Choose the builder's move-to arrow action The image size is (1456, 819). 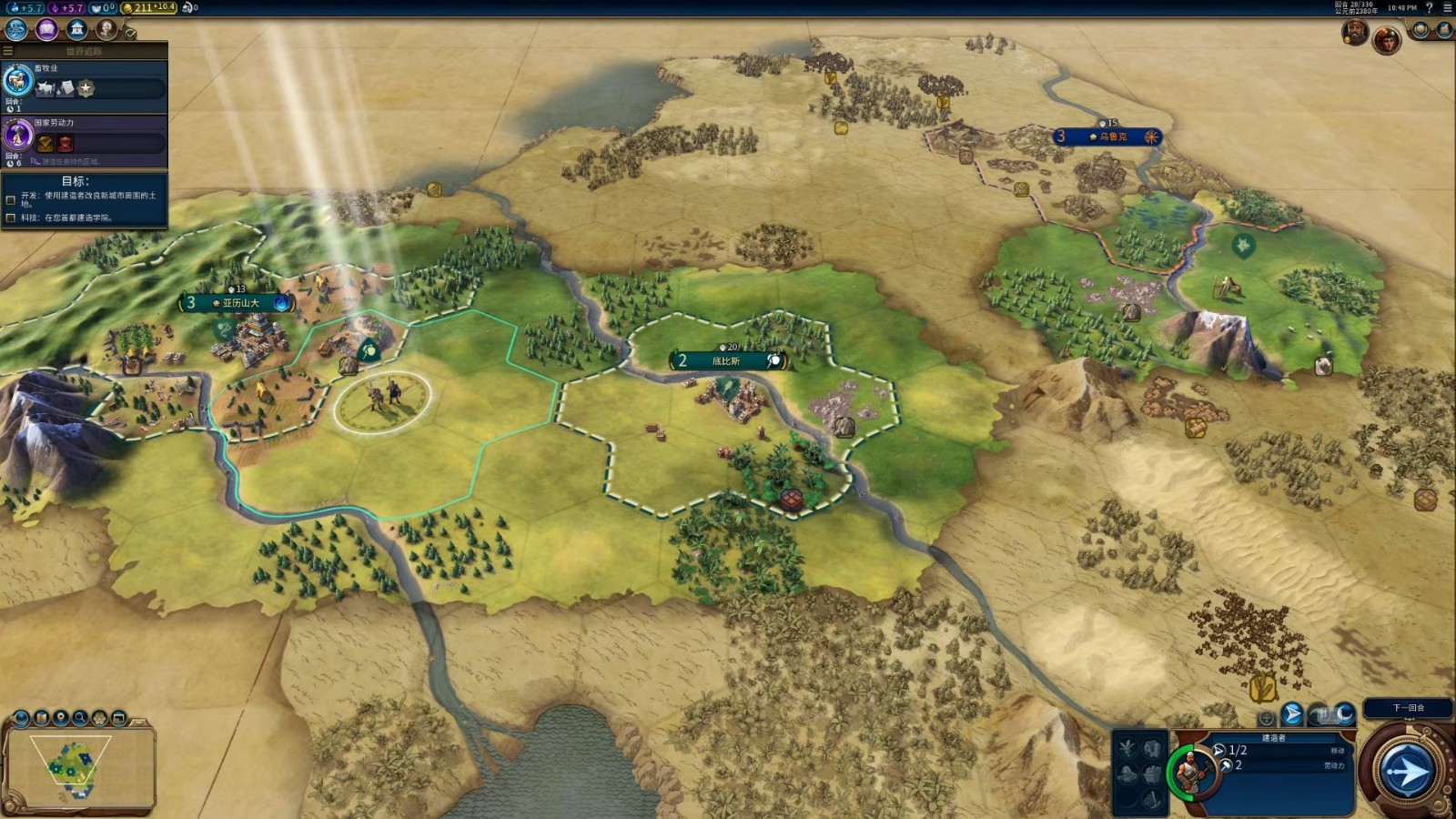pyautogui.click(x=1291, y=714)
